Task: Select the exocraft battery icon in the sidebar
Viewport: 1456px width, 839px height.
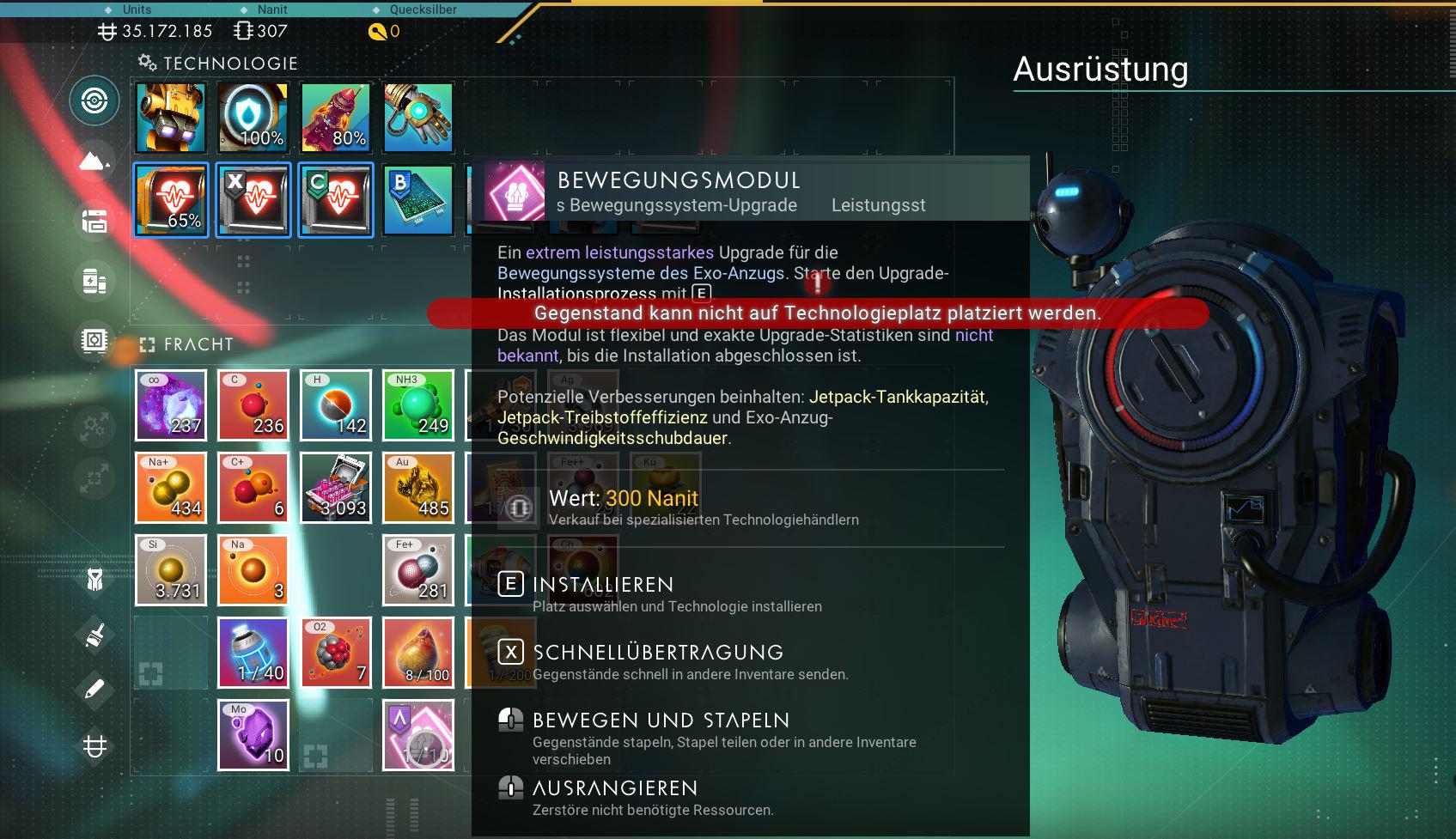Action: (x=94, y=281)
